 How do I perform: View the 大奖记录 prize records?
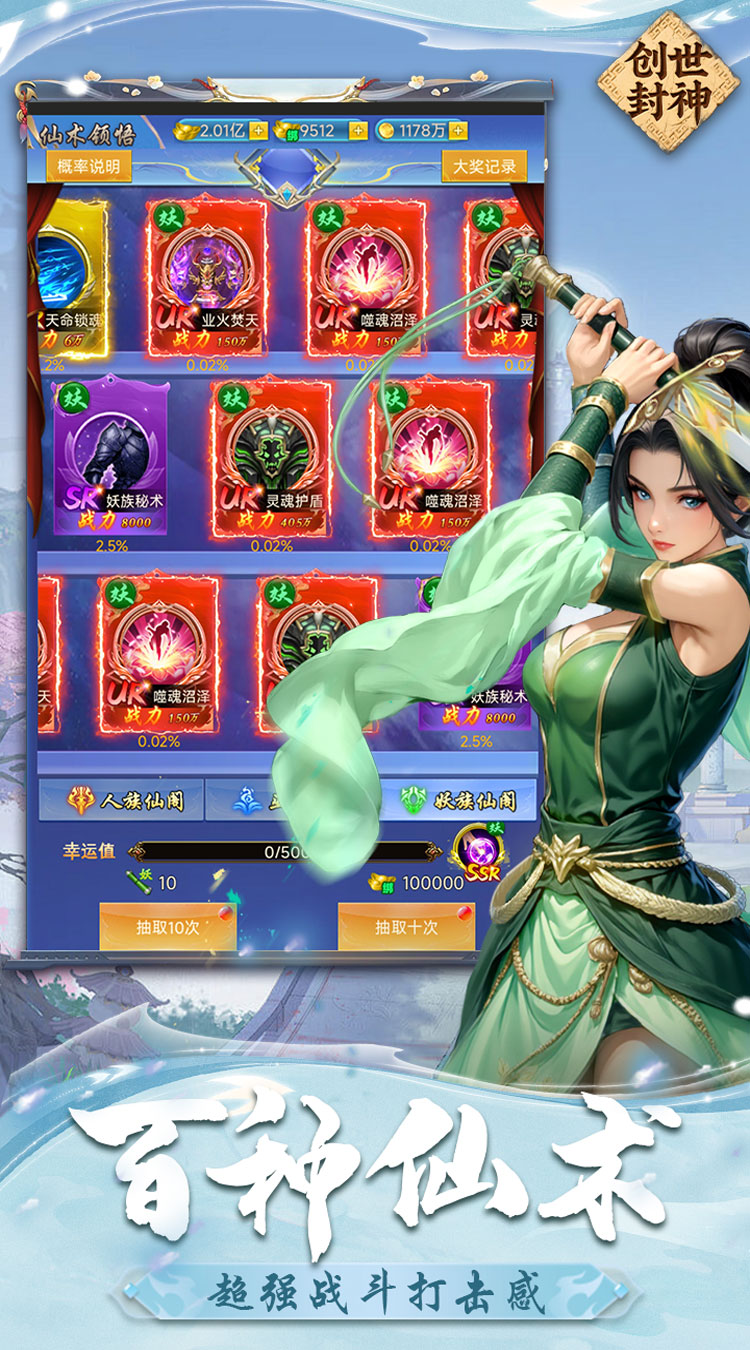484,166
